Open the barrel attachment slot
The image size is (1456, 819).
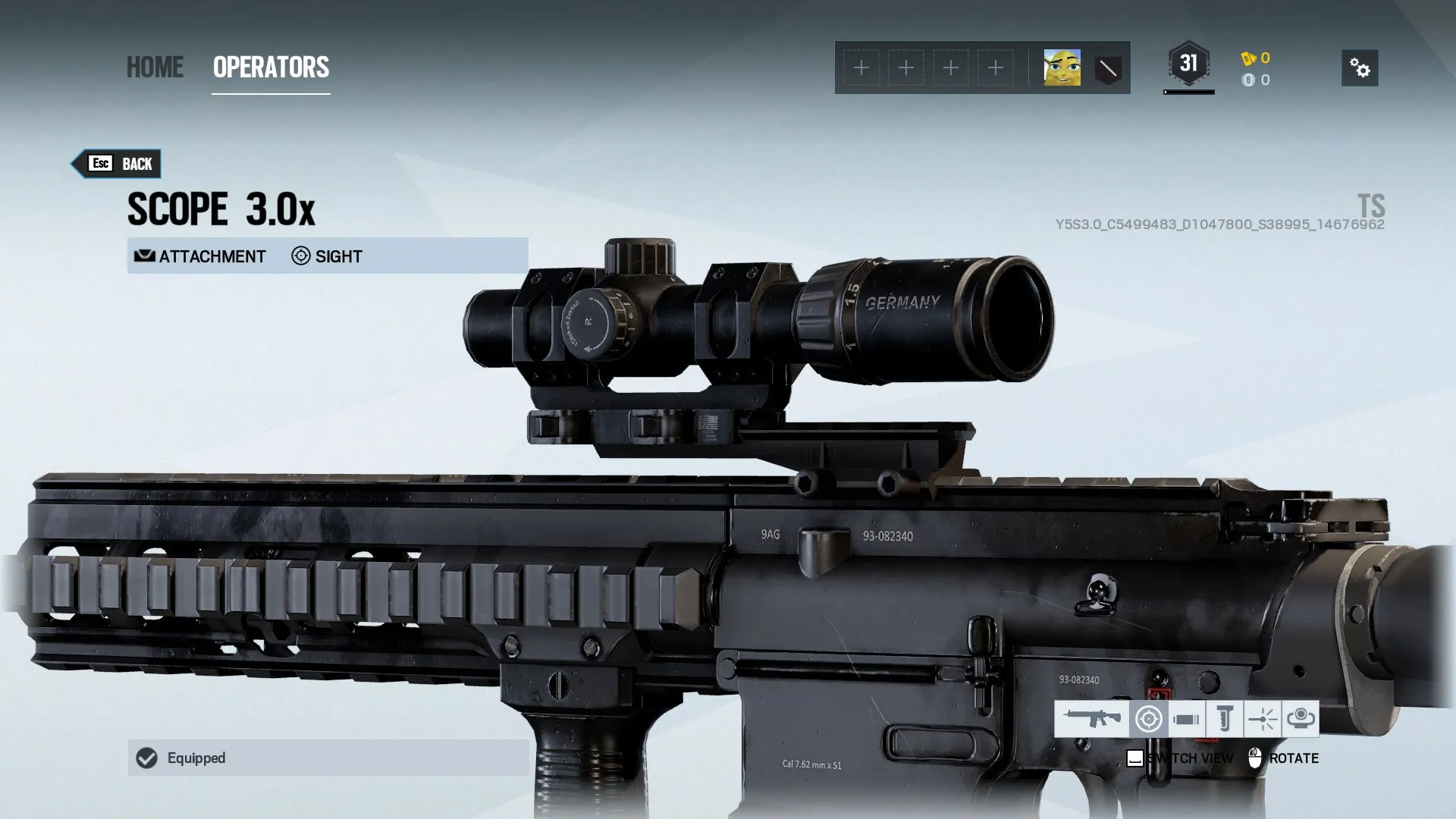pyautogui.click(x=1186, y=718)
